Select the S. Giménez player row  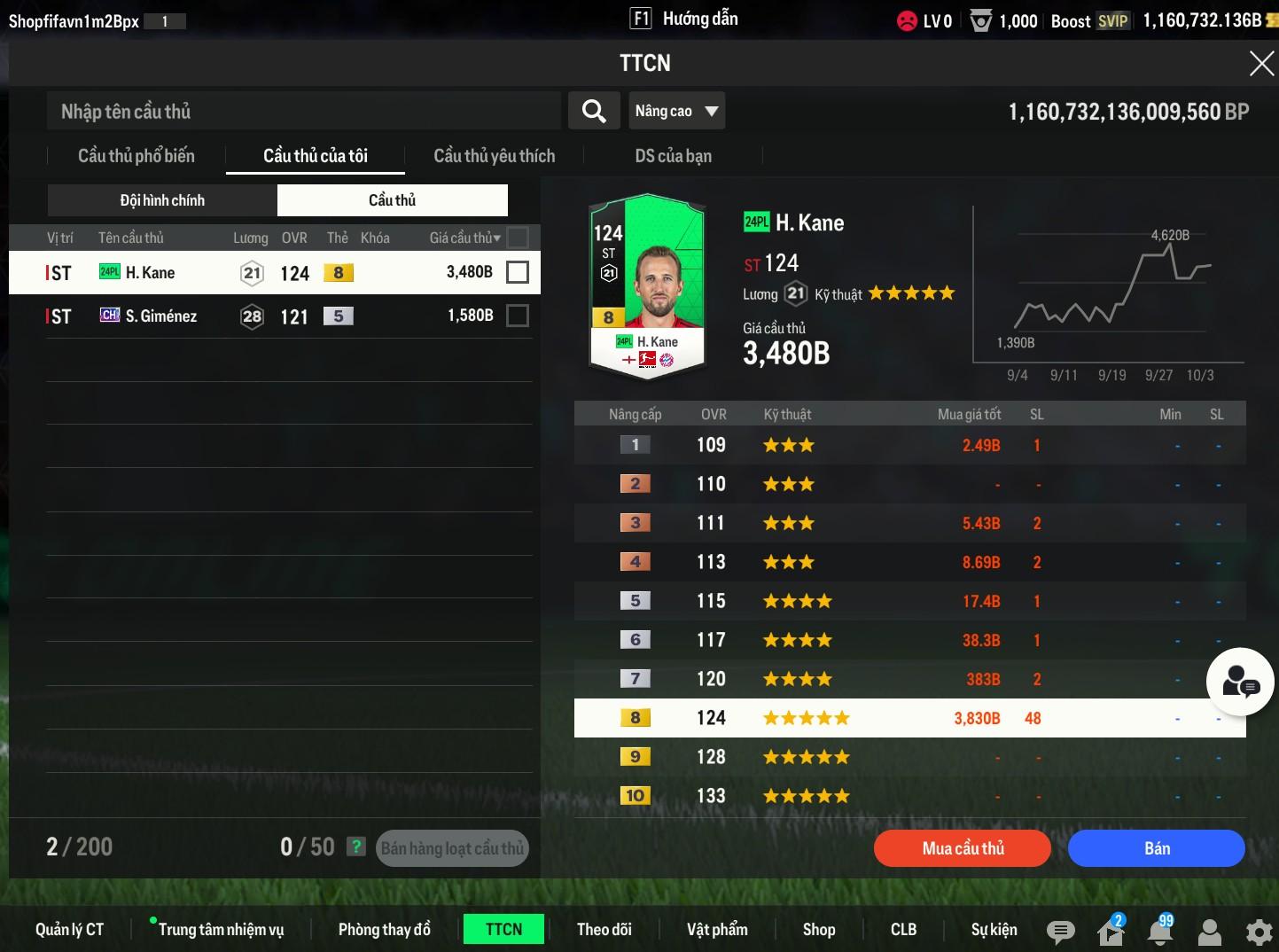[x=266, y=316]
